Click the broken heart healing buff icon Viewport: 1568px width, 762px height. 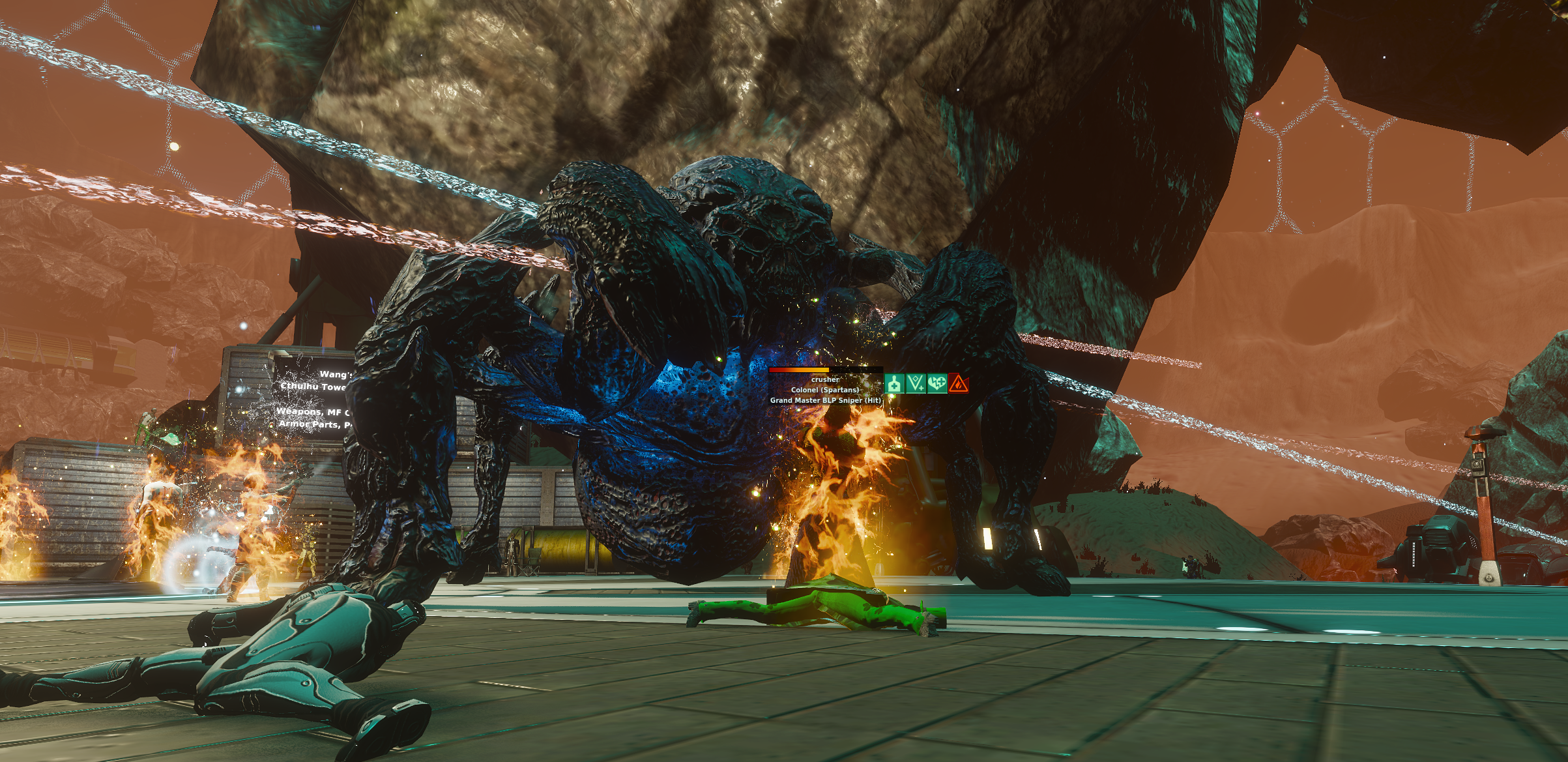click(x=936, y=383)
